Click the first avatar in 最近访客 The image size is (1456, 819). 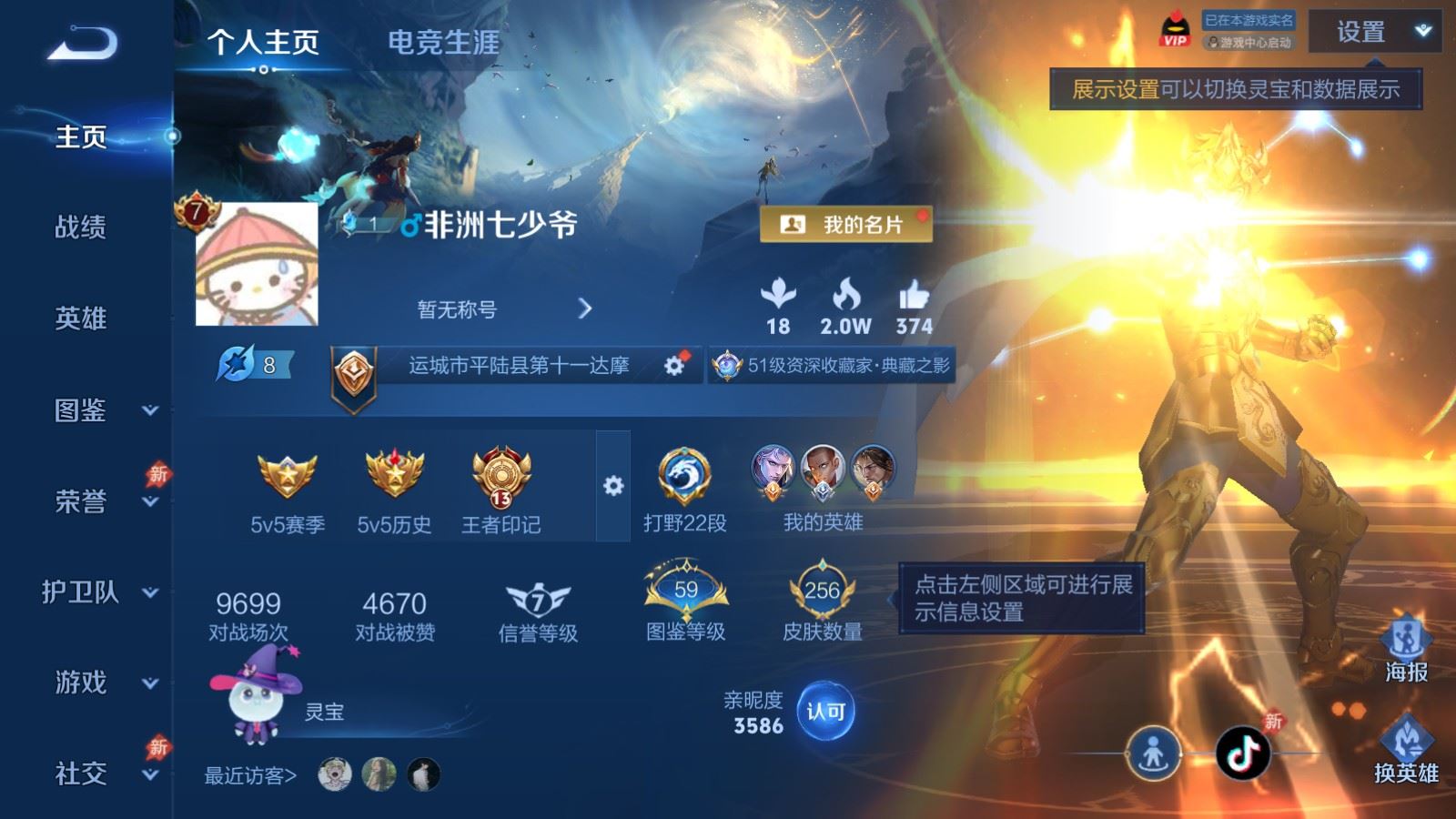pyautogui.click(x=336, y=773)
